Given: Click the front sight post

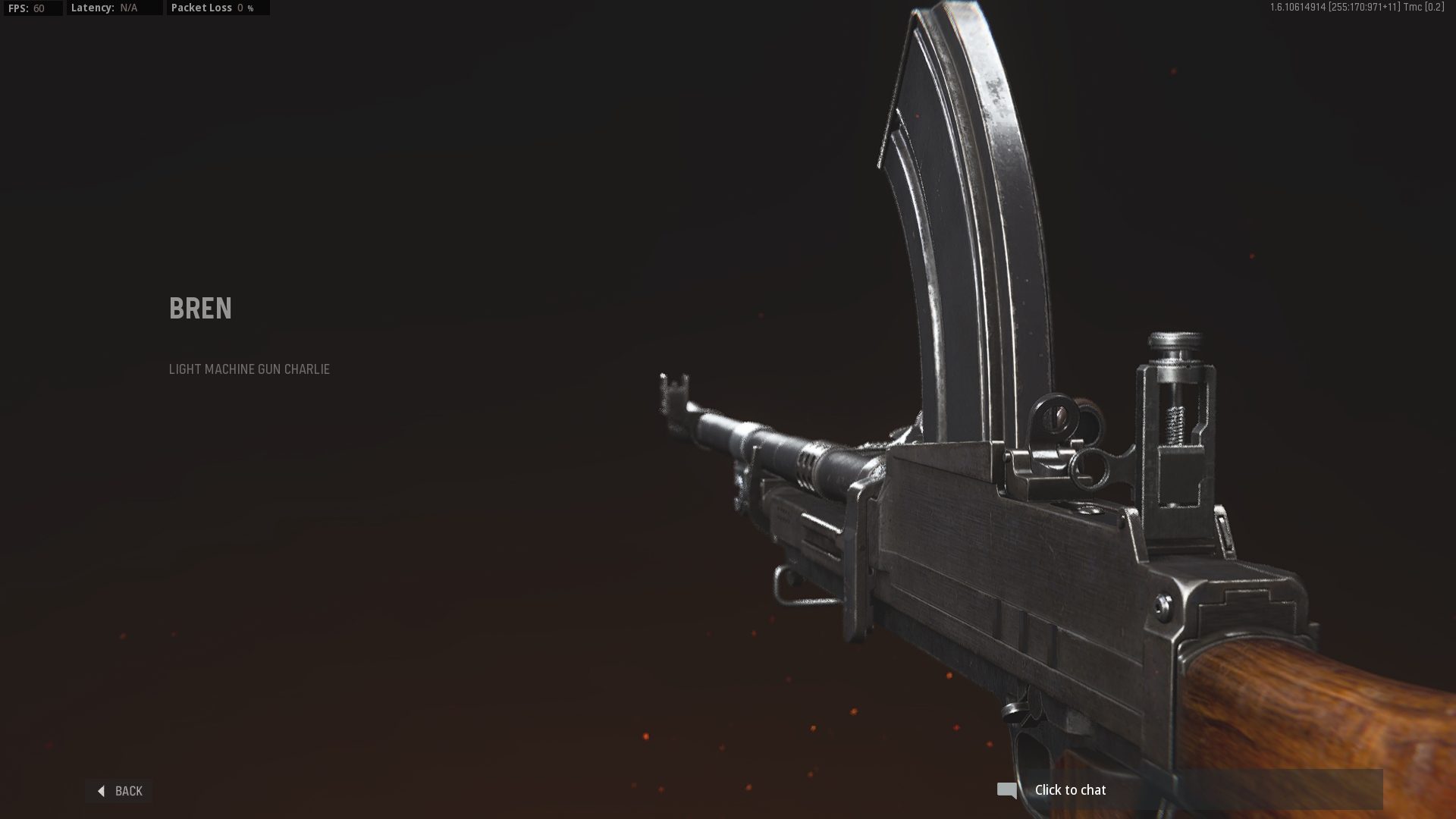Looking at the screenshot, I should pyautogui.click(x=673, y=387).
